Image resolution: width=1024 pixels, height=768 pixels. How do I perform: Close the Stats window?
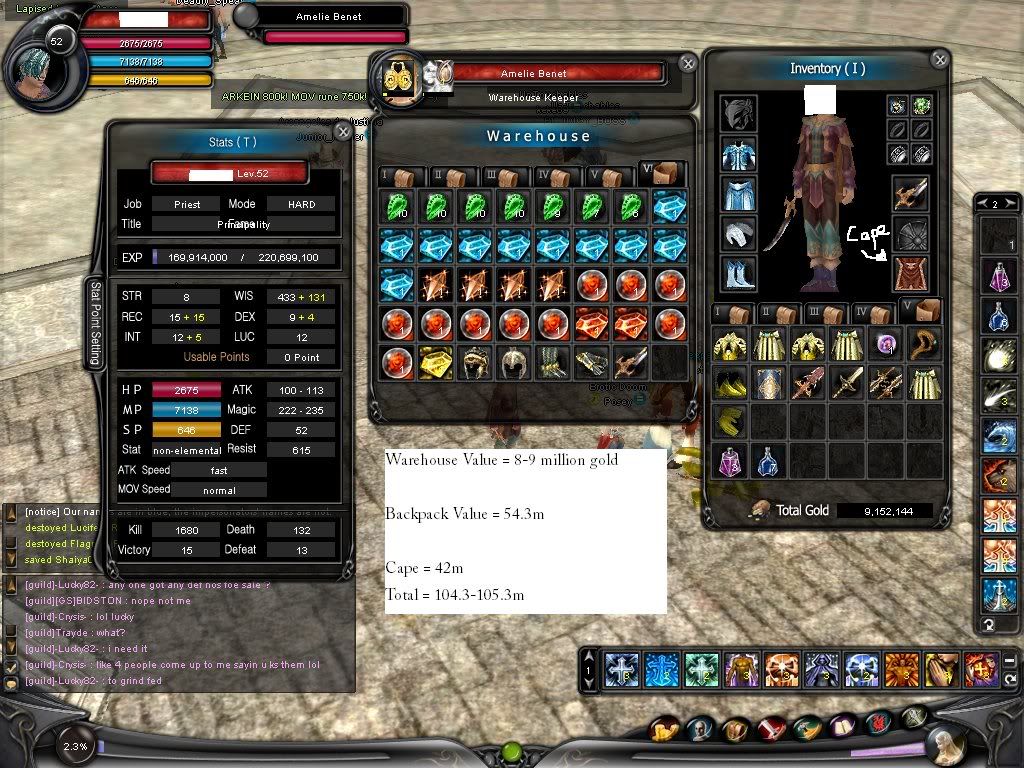pos(343,131)
